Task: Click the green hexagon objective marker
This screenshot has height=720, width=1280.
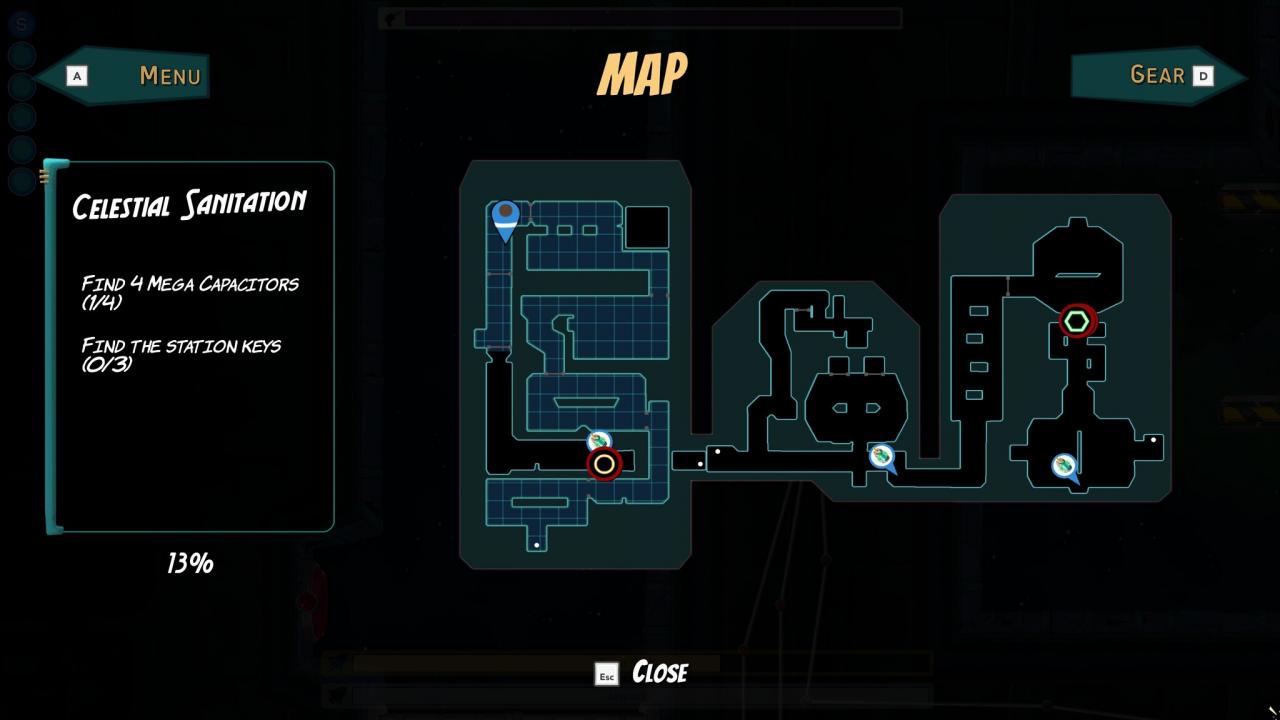Action: tap(1077, 322)
